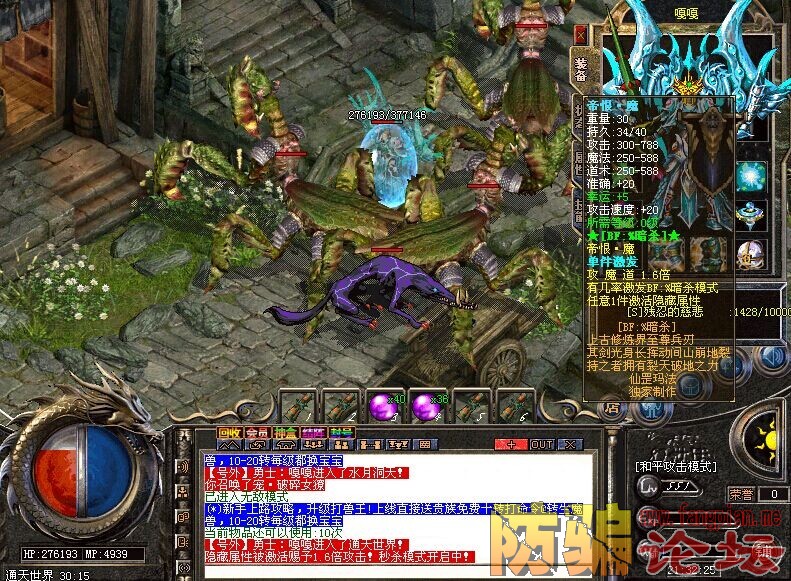Open the 回收 recycle menu
The width and height of the screenshot is (791, 581).
click(229, 432)
